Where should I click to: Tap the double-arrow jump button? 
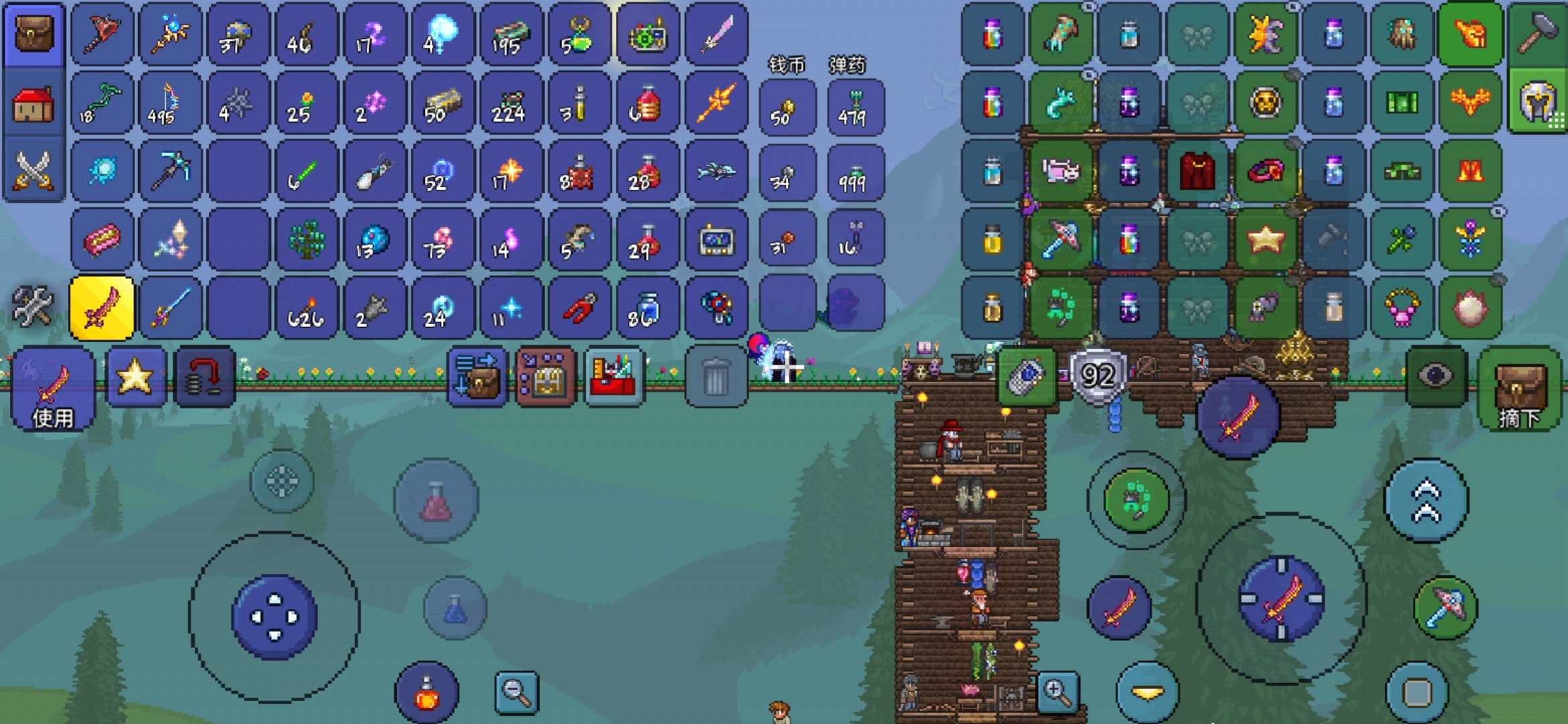pyautogui.click(x=1427, y=501)
